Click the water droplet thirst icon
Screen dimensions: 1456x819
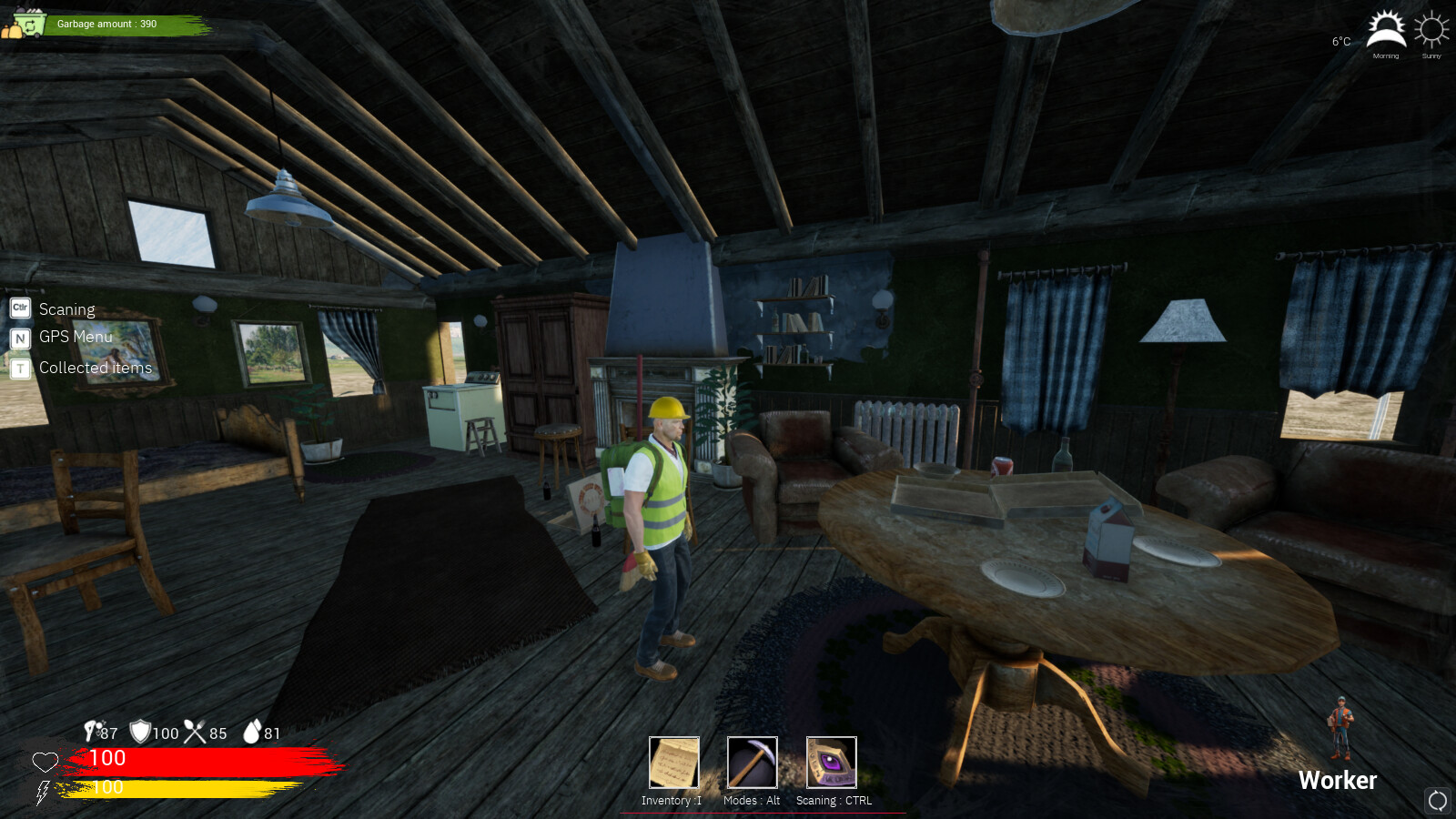253,733
